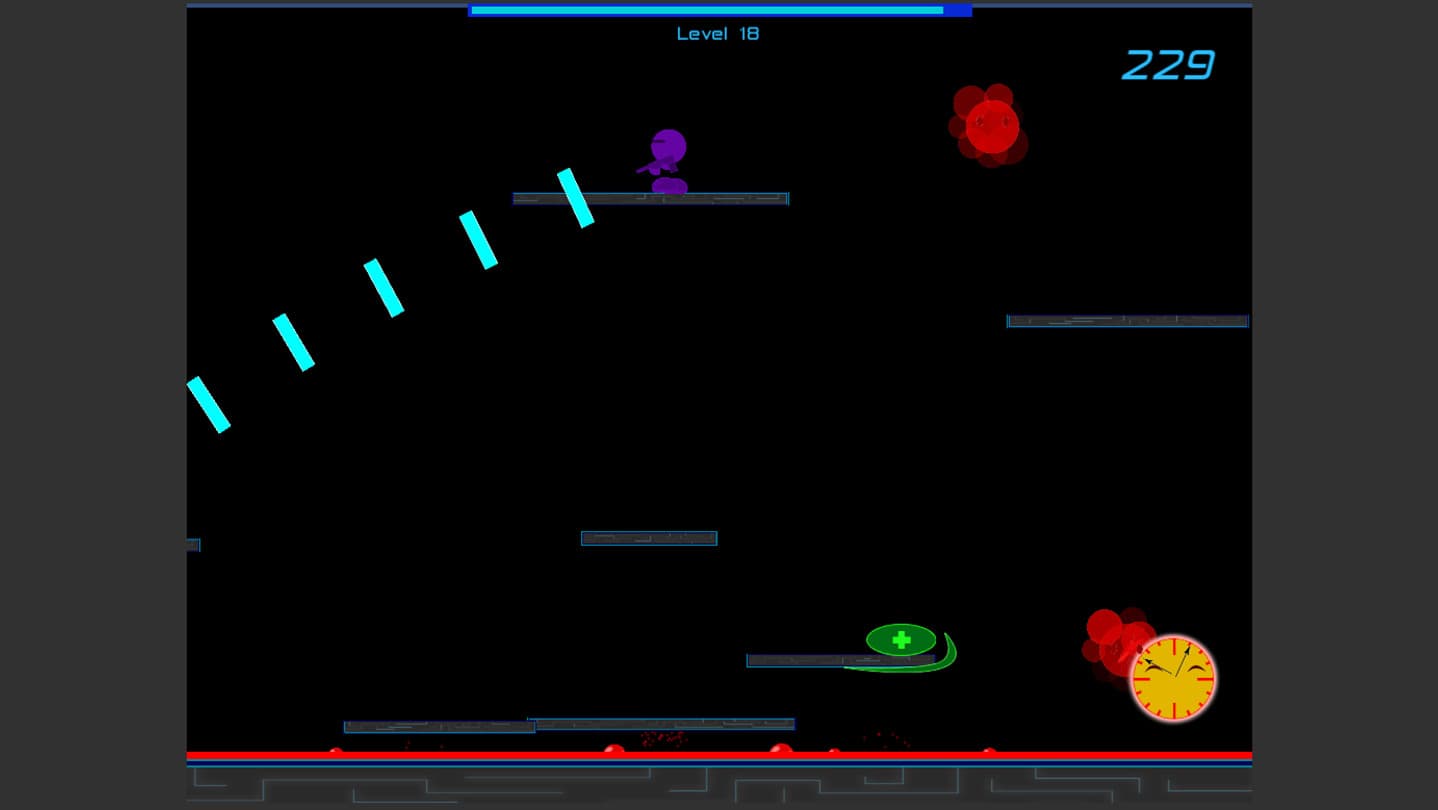This screenshot has height=810, width=1438.
Task: Click the yellow clock power-up
Action: pos(1172,678)
